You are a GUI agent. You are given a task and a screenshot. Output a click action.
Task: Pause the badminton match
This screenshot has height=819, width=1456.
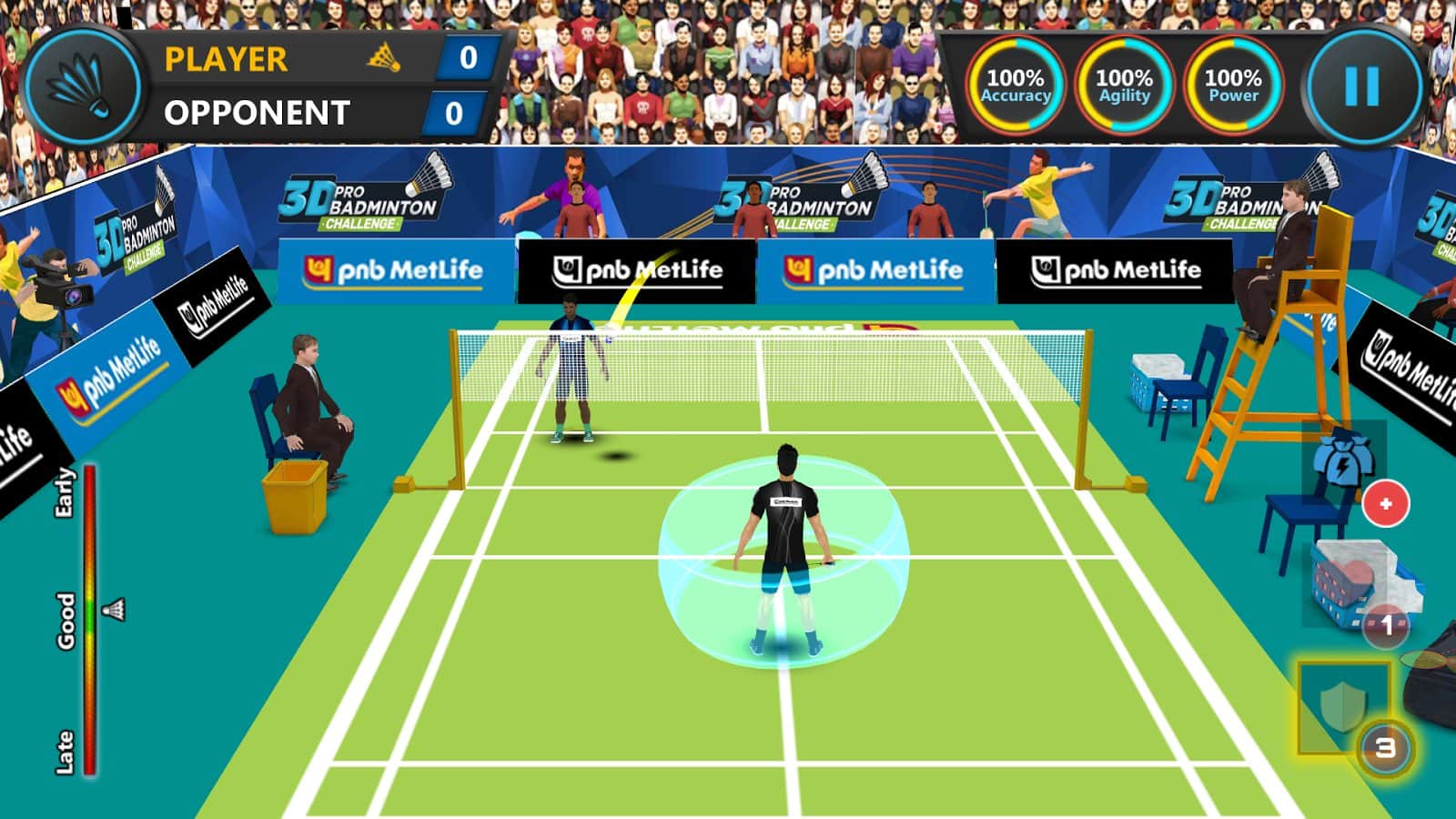1361,87
